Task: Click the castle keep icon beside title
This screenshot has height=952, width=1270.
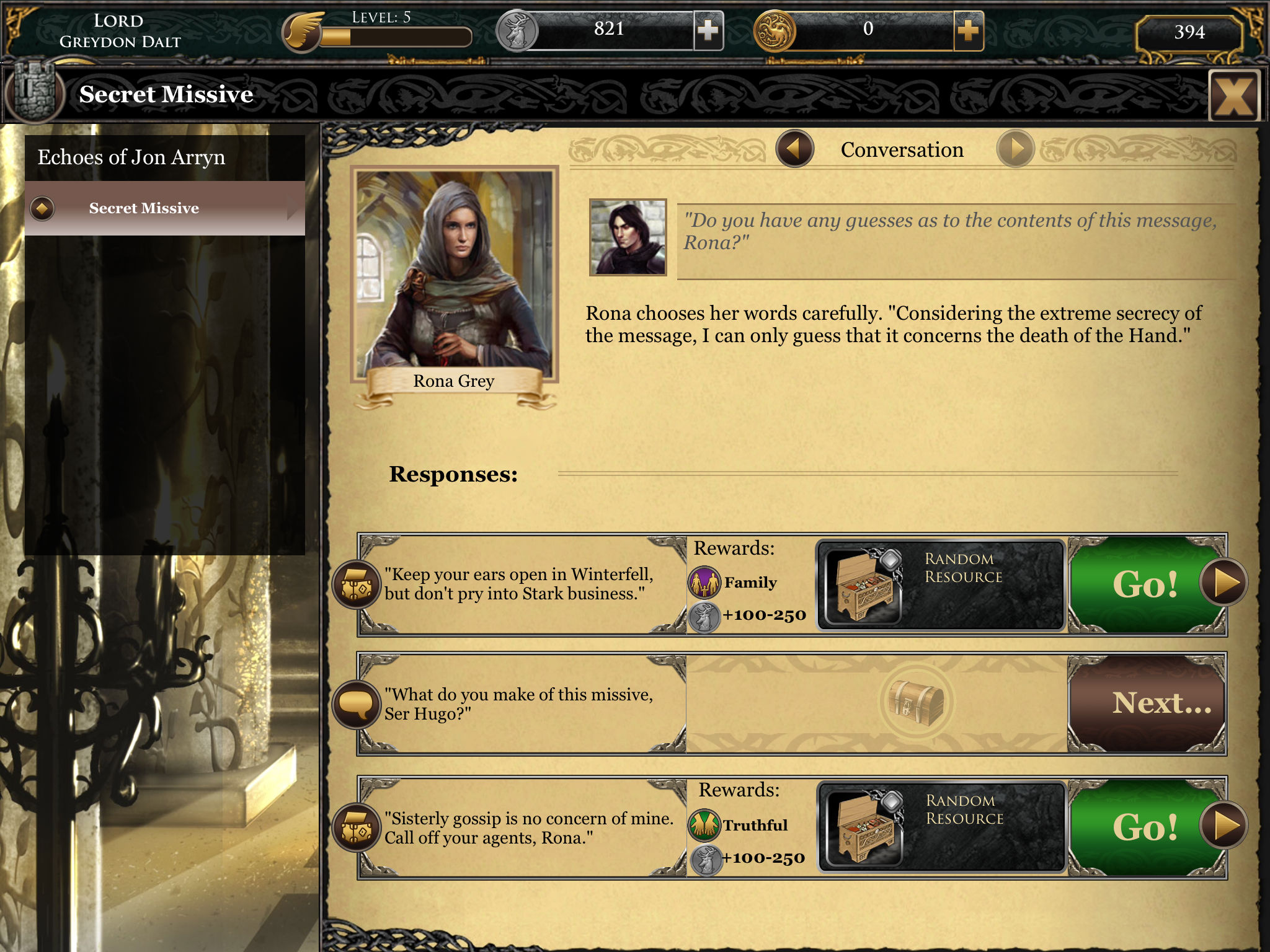Action: pyautogui.click(x=34, y=93)
